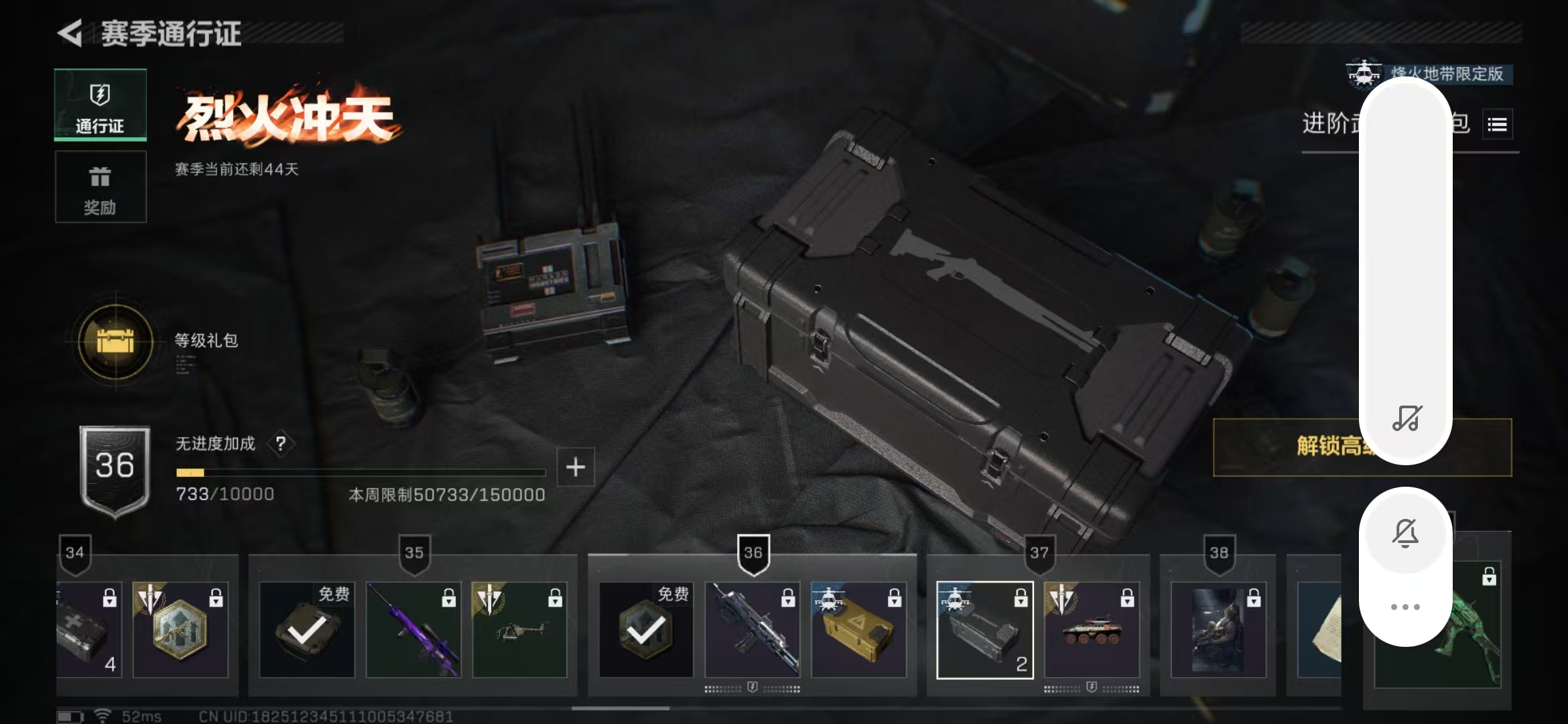Open the 等级礼包 level gift pack
1568x724 pixels.
(116, 341)
